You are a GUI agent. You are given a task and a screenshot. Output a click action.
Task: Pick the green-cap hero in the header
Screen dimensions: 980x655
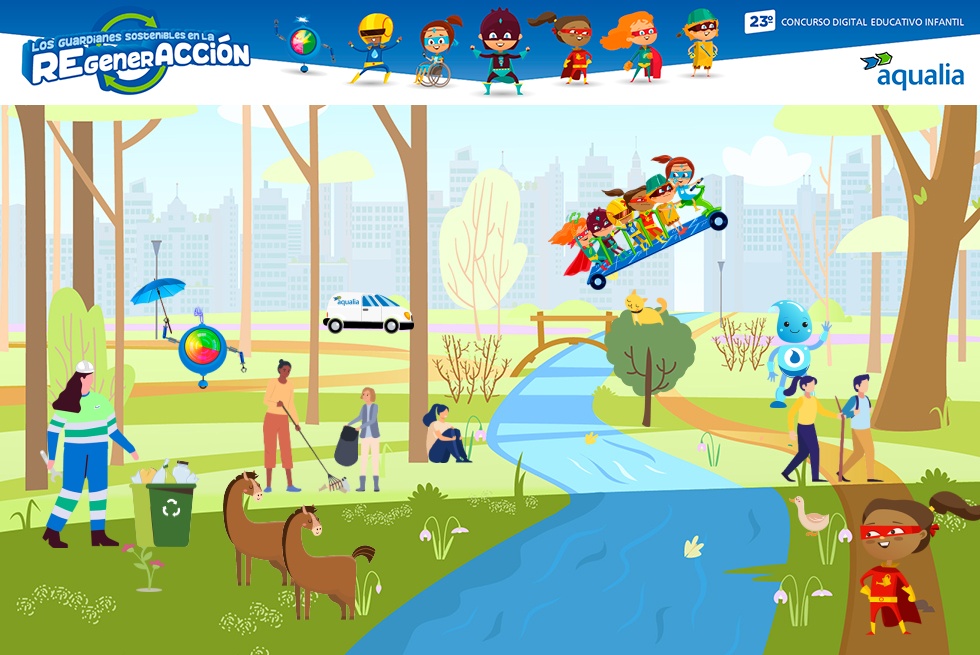pos(700,43)
